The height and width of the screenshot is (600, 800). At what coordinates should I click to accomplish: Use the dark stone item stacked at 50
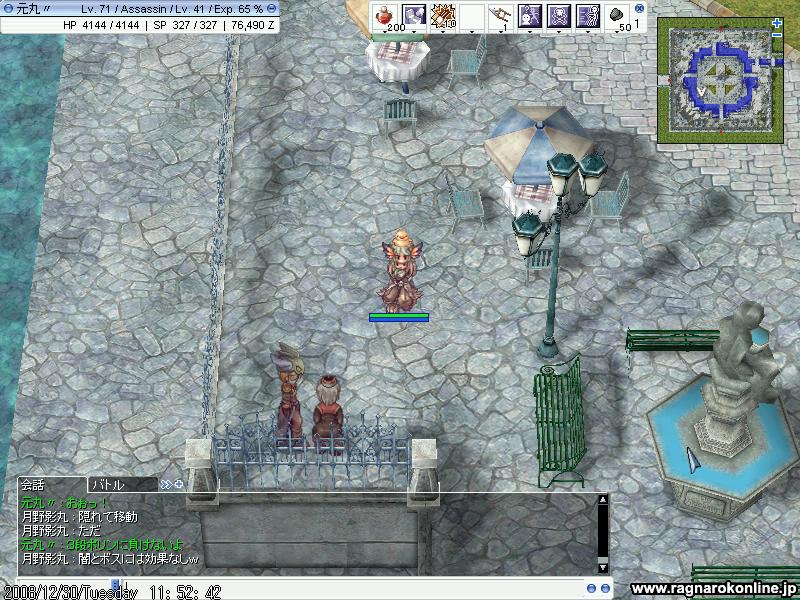click(616, 16)
